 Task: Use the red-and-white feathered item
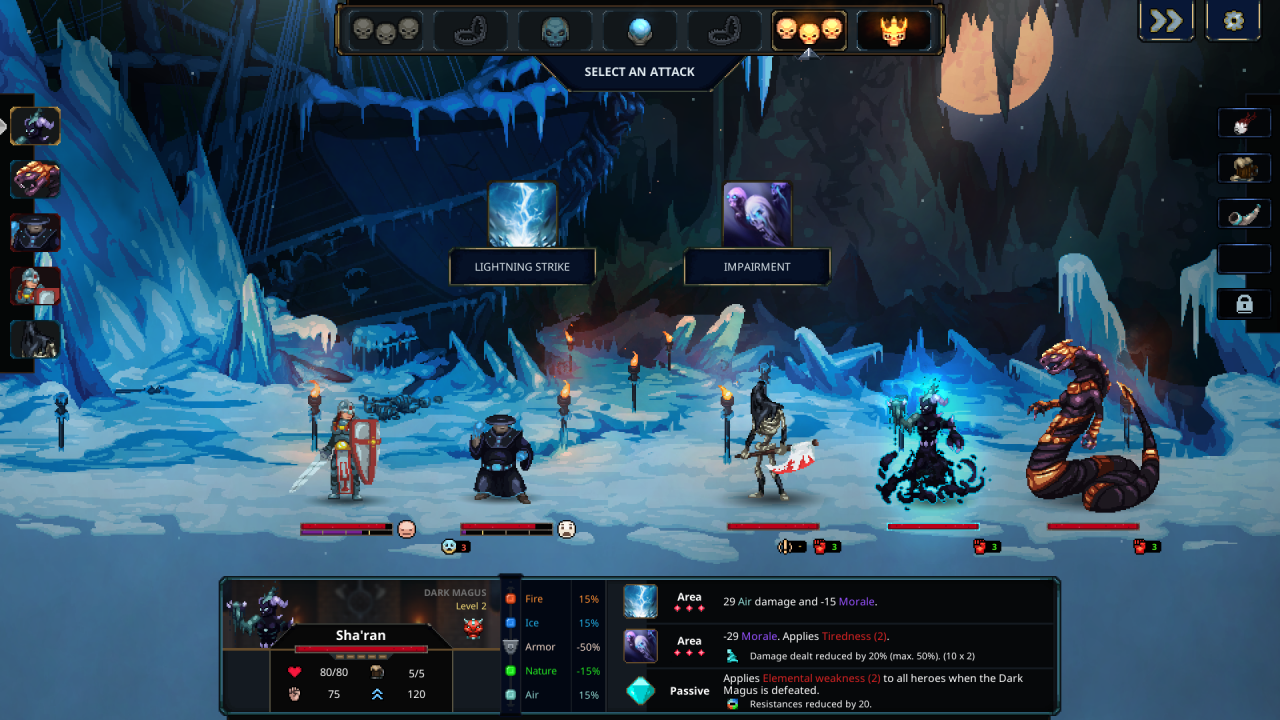1244,123
